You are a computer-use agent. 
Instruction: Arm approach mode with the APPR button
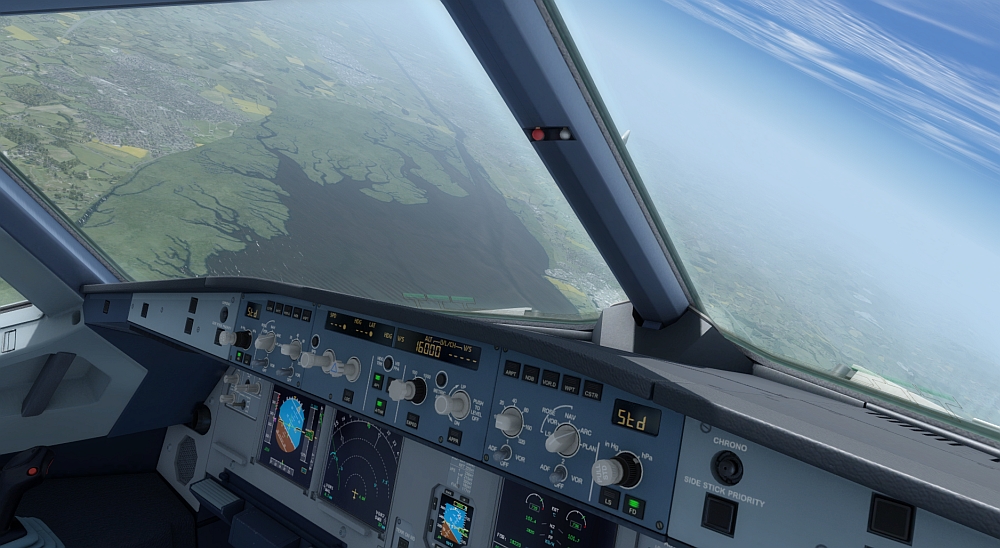(453, 438)
